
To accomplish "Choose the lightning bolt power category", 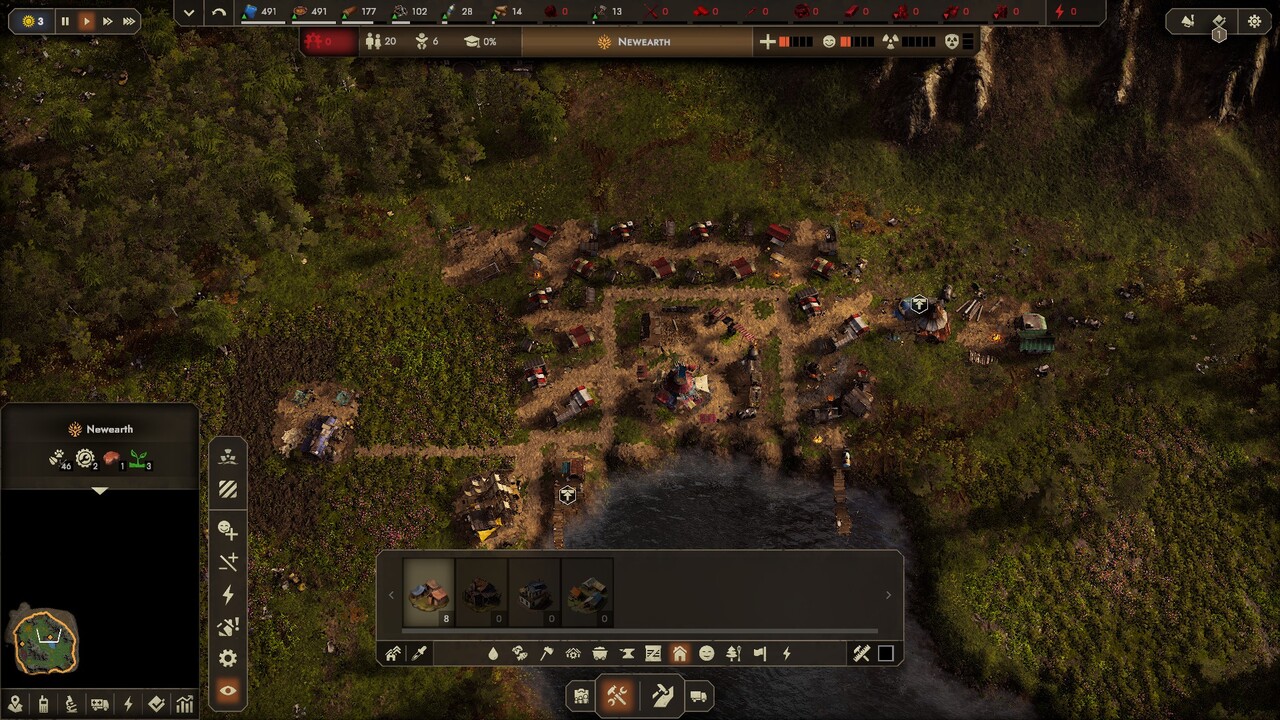I will (787, 653).
